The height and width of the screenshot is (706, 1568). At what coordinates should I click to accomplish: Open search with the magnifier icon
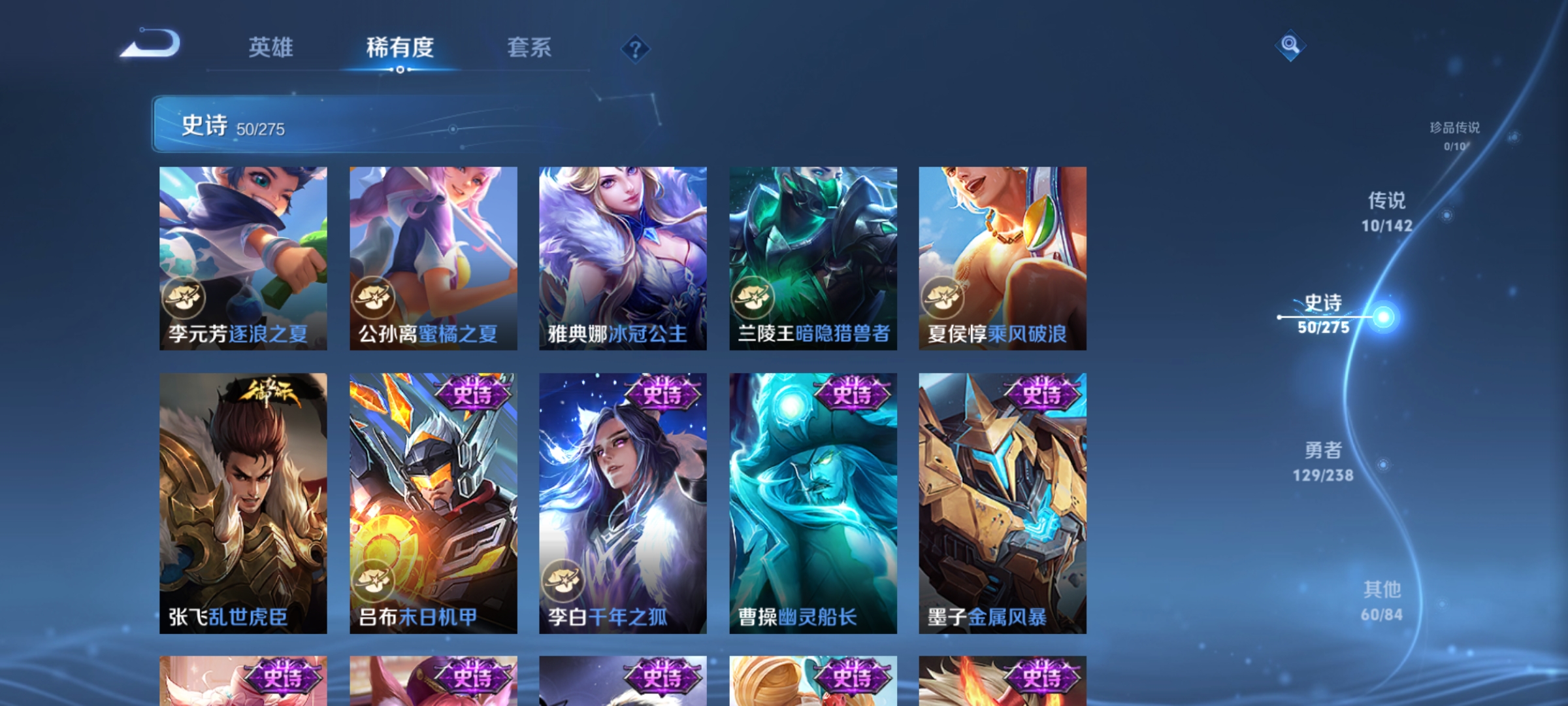pyautogui.click(x=1289, y=46)
